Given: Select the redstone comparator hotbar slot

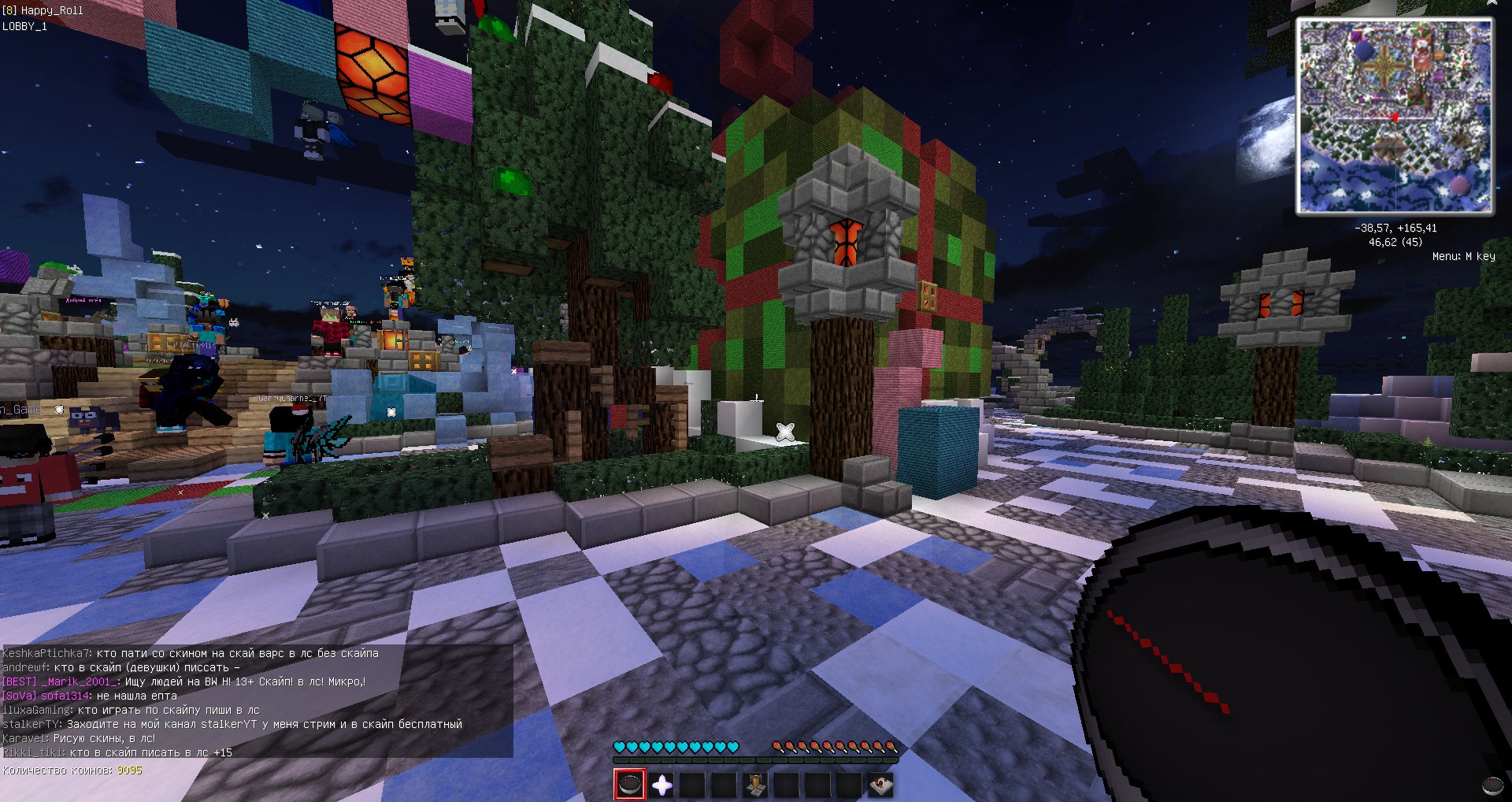Looking at the screenshot, I should coord(880,785).
